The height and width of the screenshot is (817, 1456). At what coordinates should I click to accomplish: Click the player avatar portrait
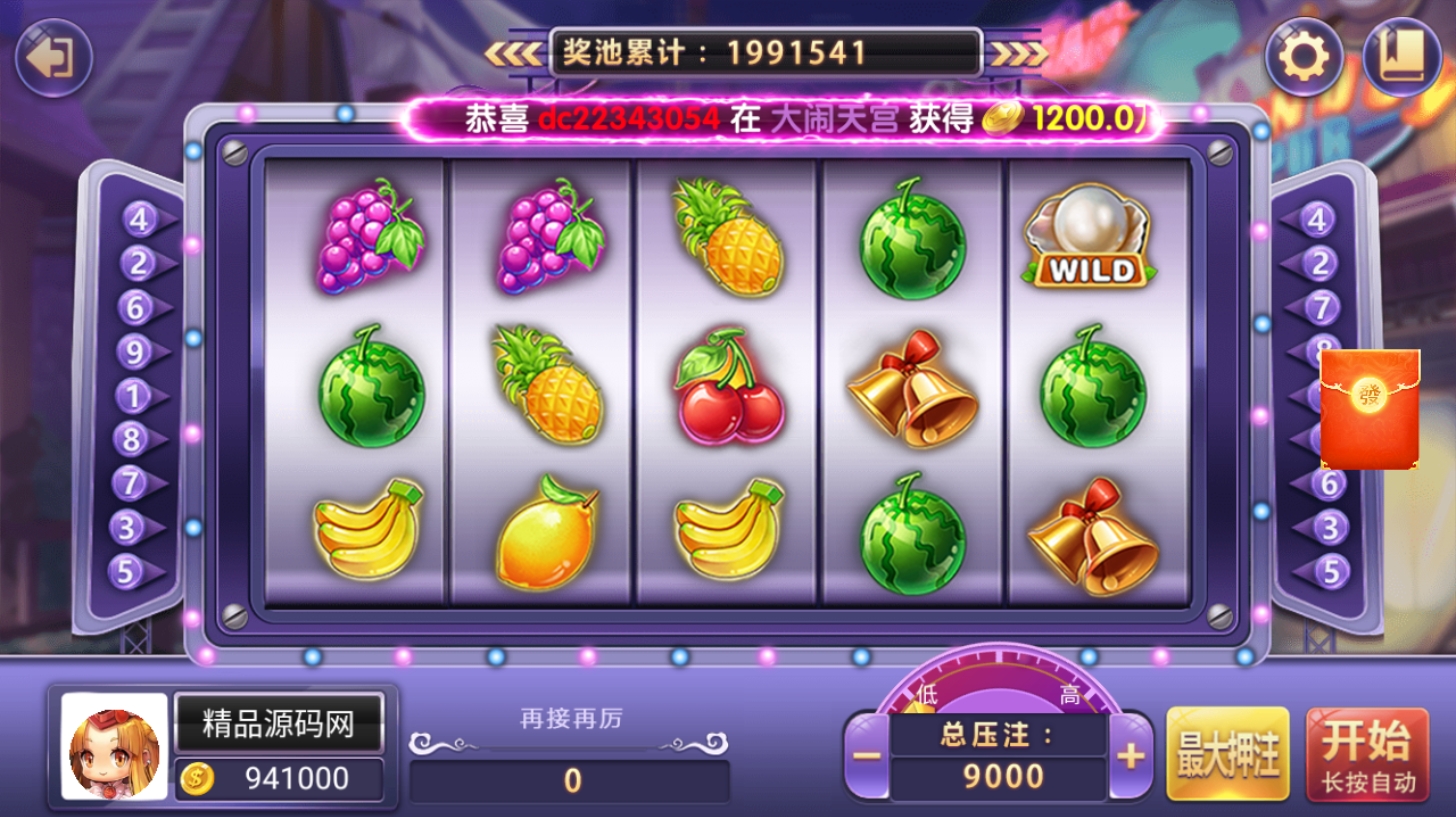tap(114, 747)
